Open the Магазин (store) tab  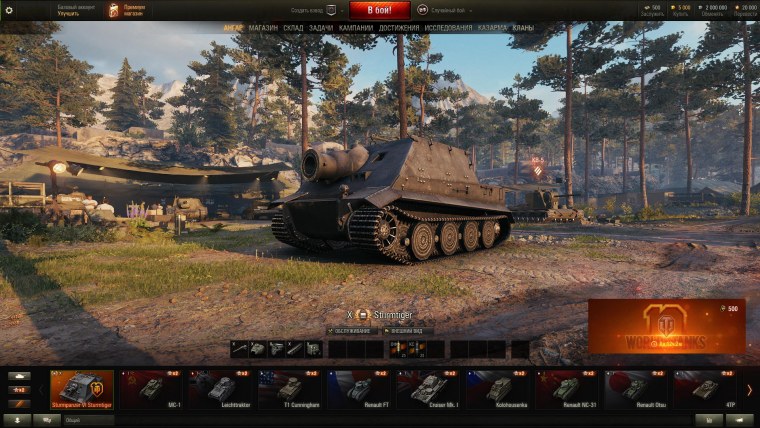pyautogui.click(x=263, y=29)
